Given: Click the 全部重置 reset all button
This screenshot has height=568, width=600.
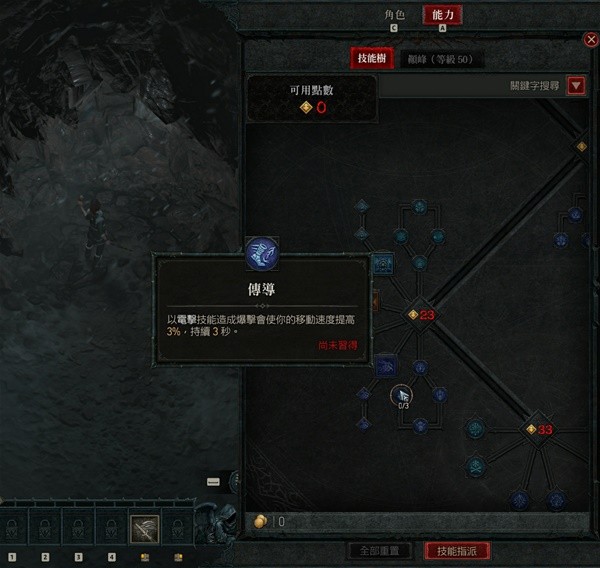Looking at the screenshot, I should (379, 550).
